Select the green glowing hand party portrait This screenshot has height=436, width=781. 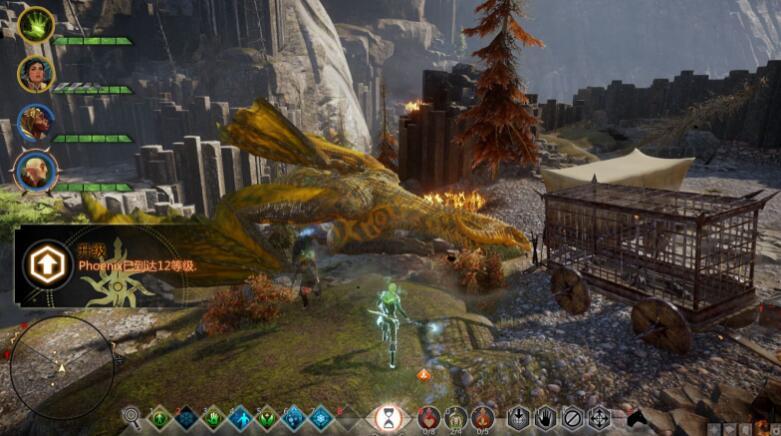[x=36, y=25]
